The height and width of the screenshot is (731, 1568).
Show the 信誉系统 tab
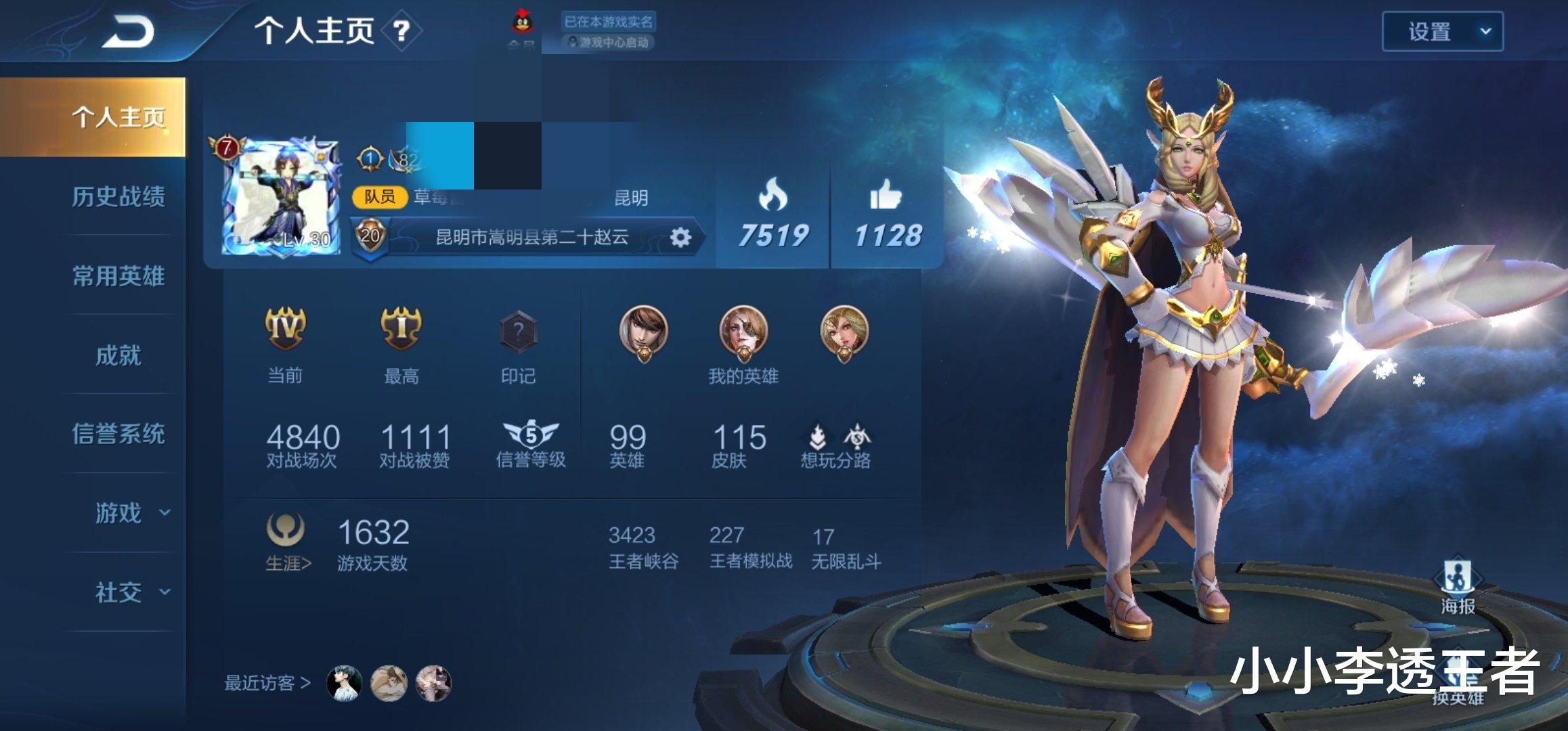118,434
